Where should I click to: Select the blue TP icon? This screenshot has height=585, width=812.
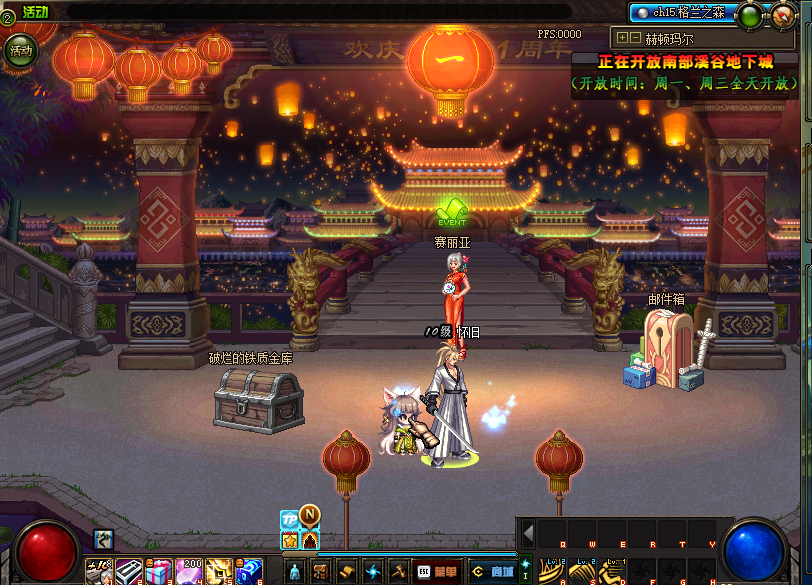pos(289,520)
